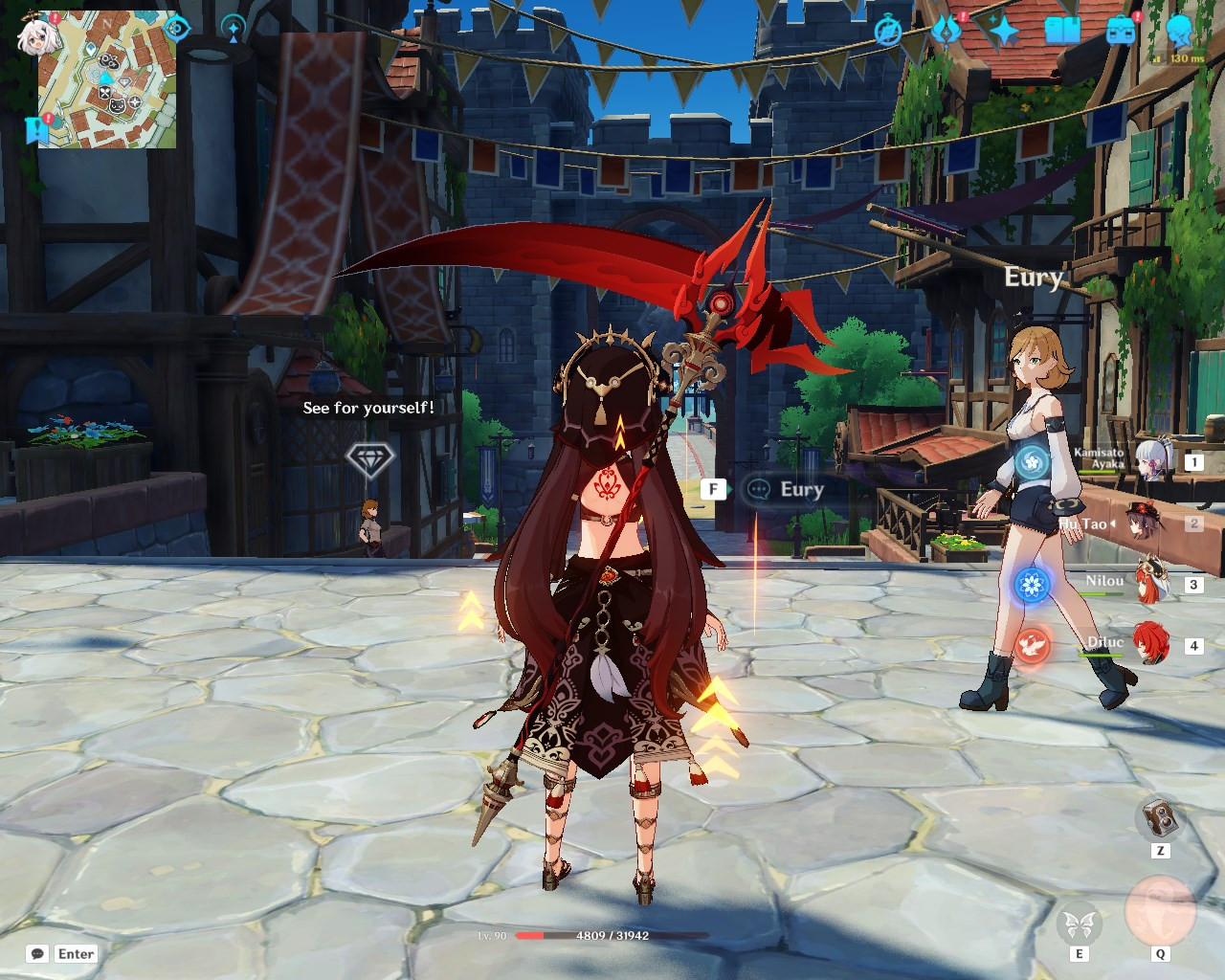
Task: Open the Events overview flame icon
Action: click(947, 31)
